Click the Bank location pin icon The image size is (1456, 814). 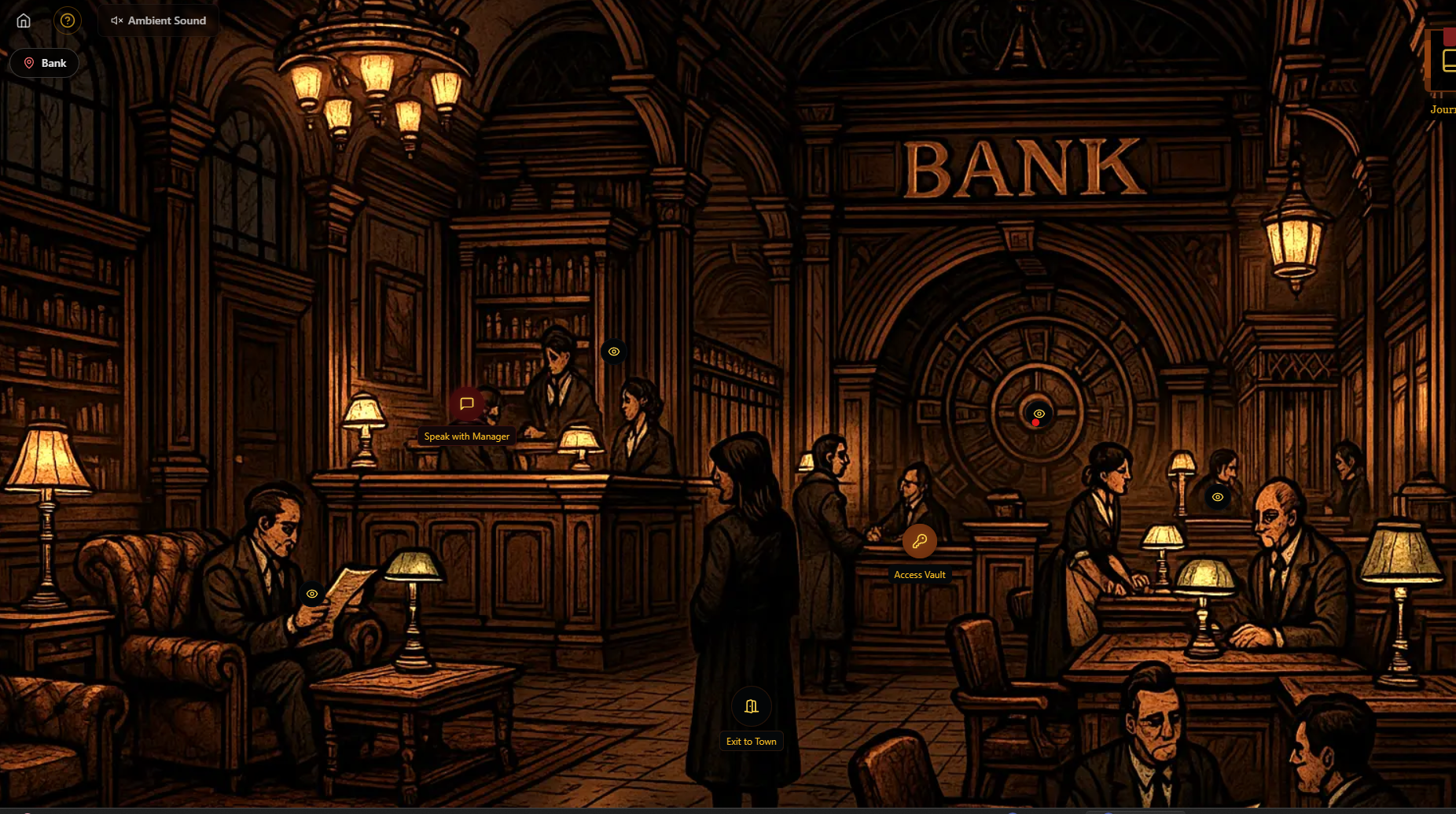click(29, 62)
